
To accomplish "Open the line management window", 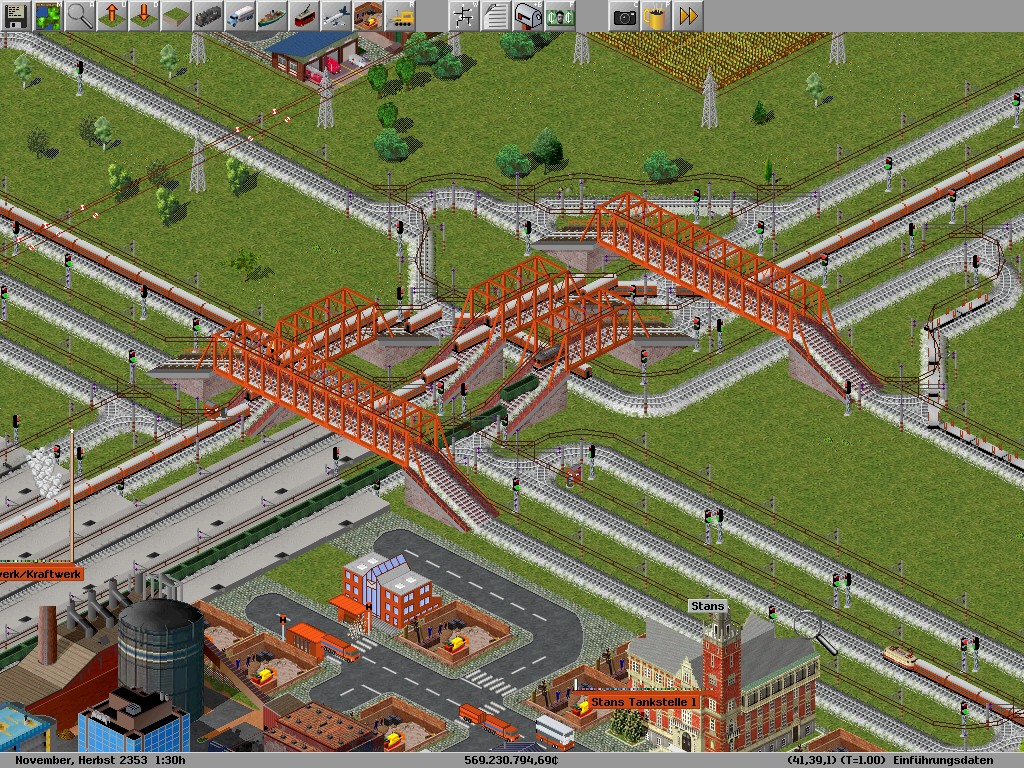I will (463, 16).
